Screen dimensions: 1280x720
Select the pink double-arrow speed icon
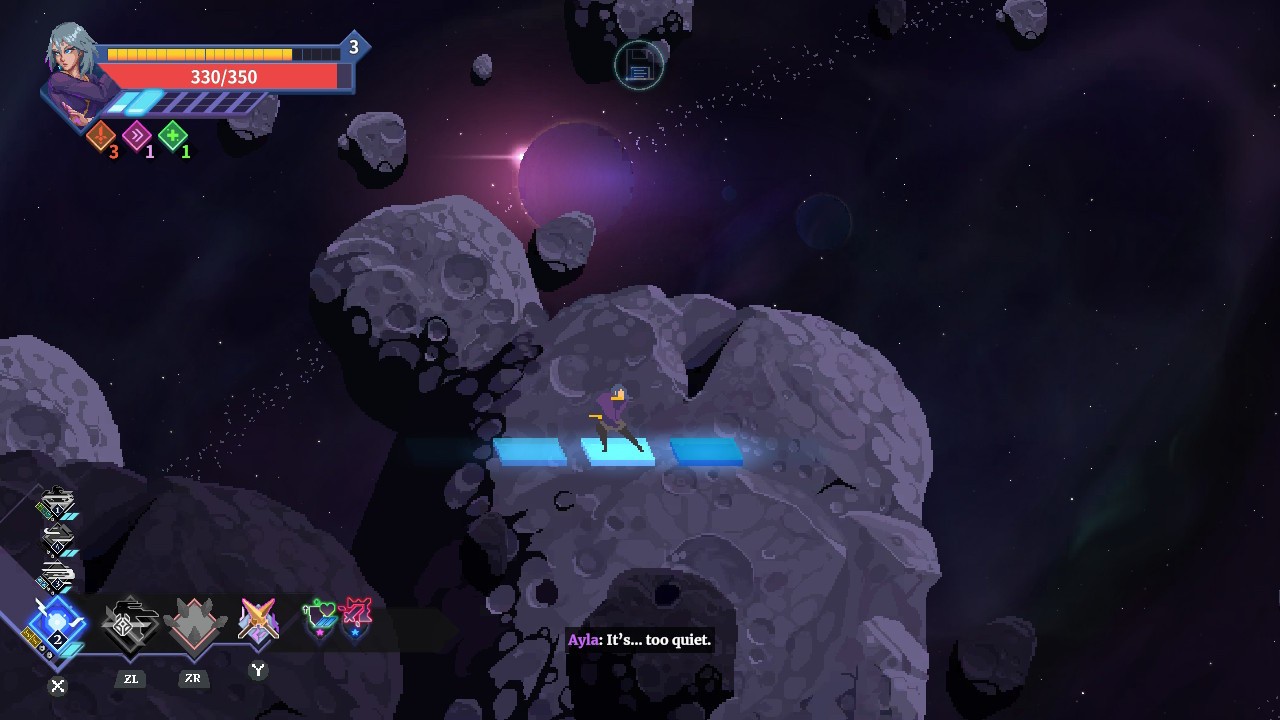[x=137, y=135]
